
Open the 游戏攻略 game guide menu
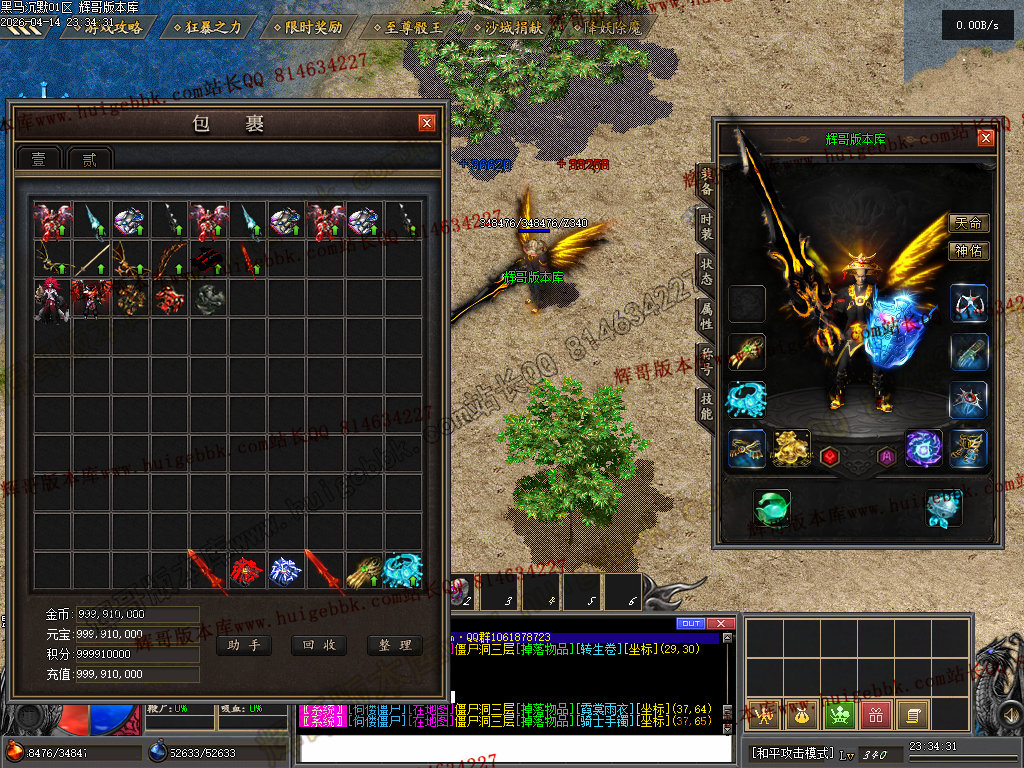click(x=106, y=27)
